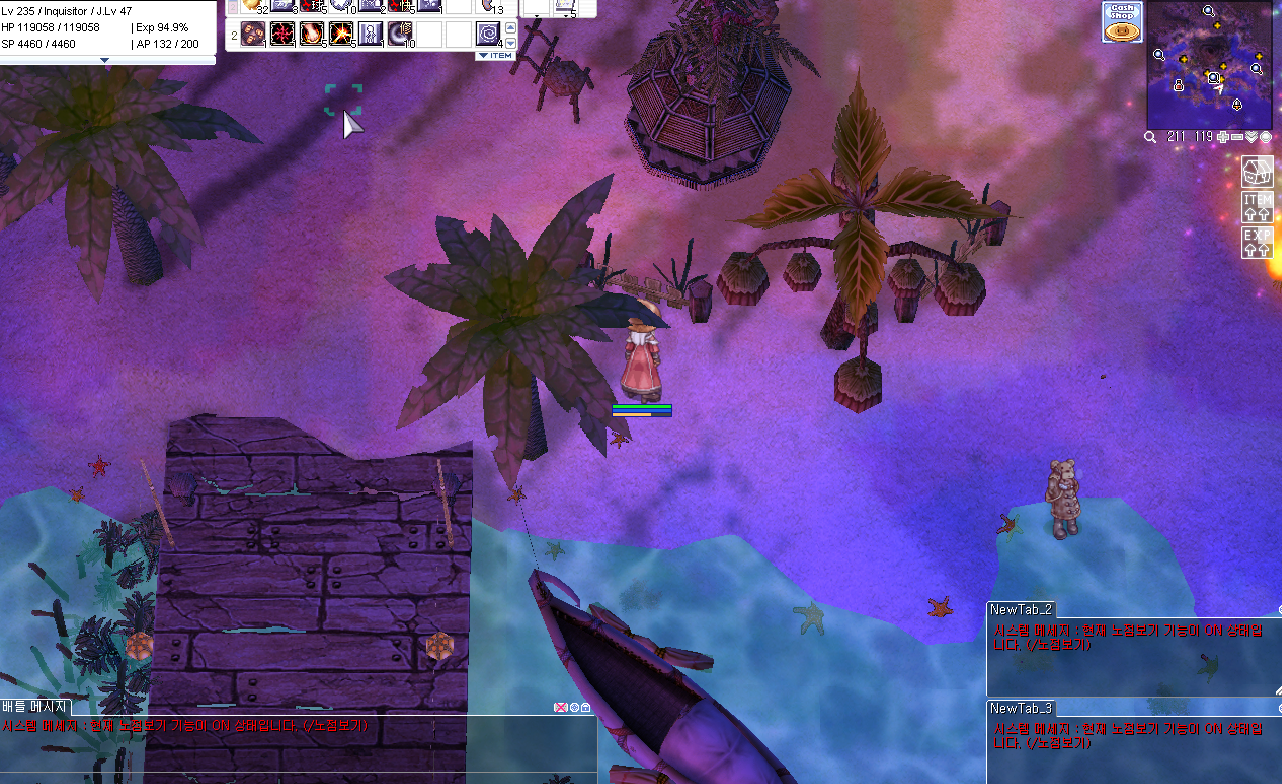
Task: Select the red potion marker on the minimap
Action: pyautogui.click(x=1179, y=86)
